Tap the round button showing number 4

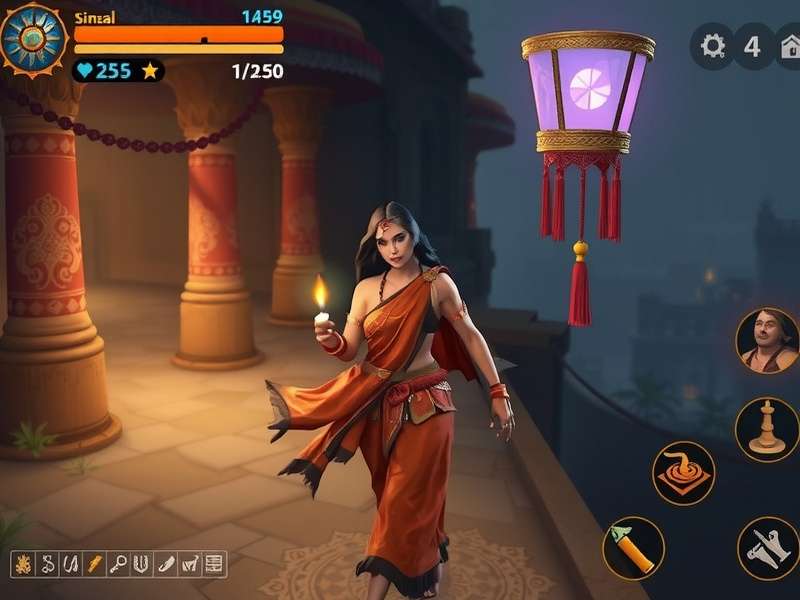pos(753,46)
